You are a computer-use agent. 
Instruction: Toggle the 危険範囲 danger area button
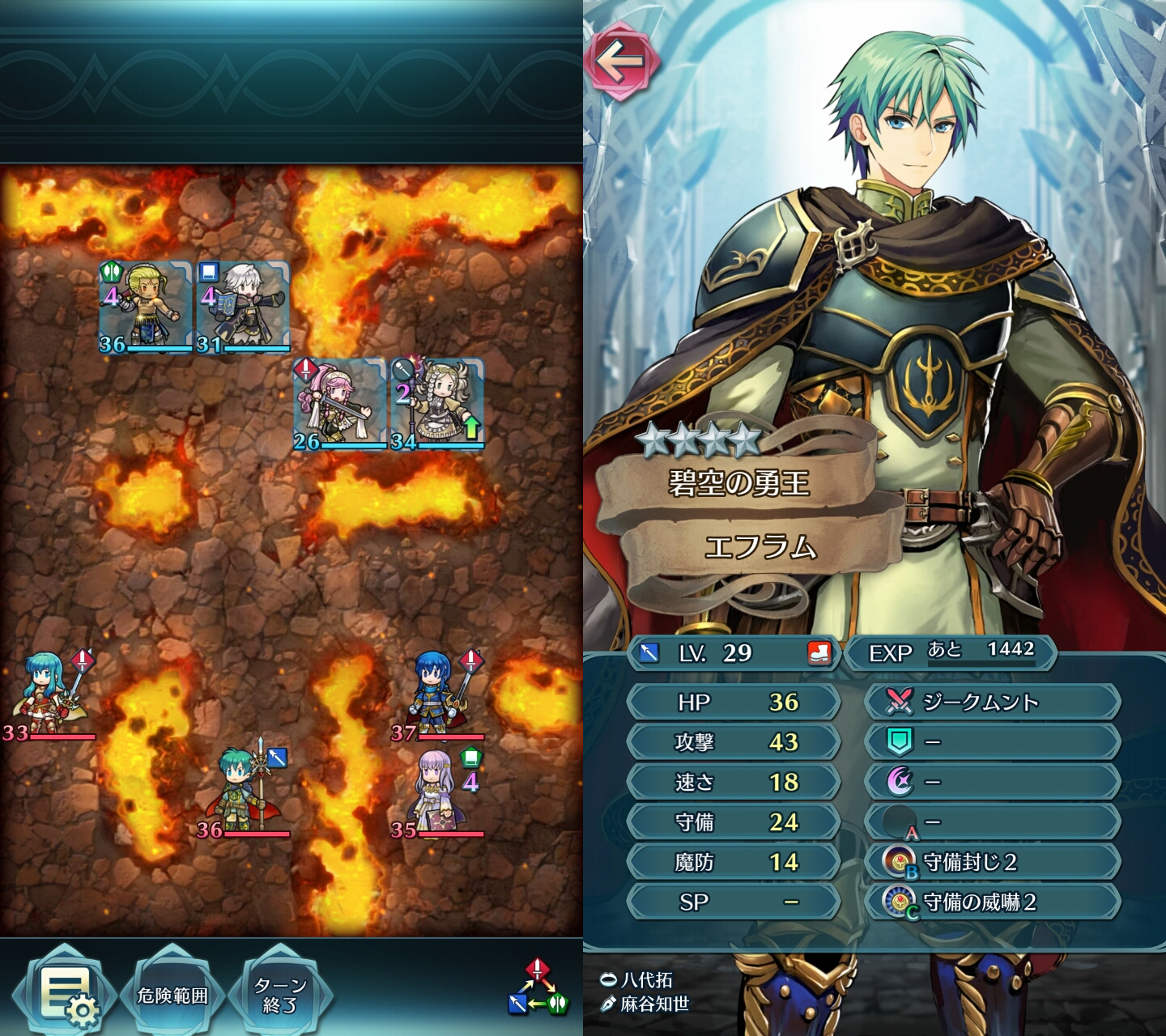point(172,995)
